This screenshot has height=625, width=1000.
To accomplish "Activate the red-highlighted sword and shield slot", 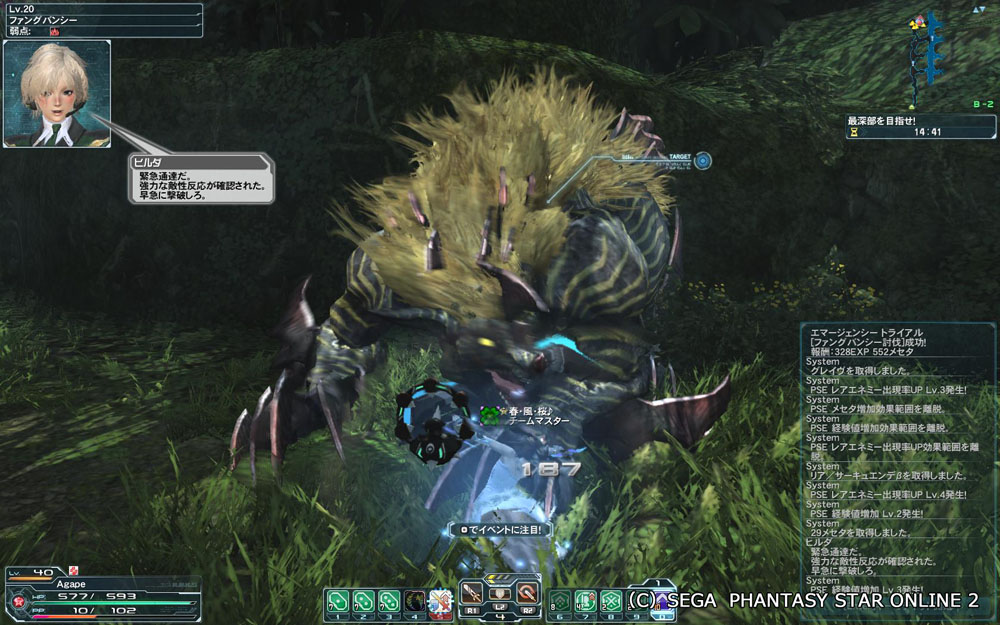I will click(x=440, y=600).
